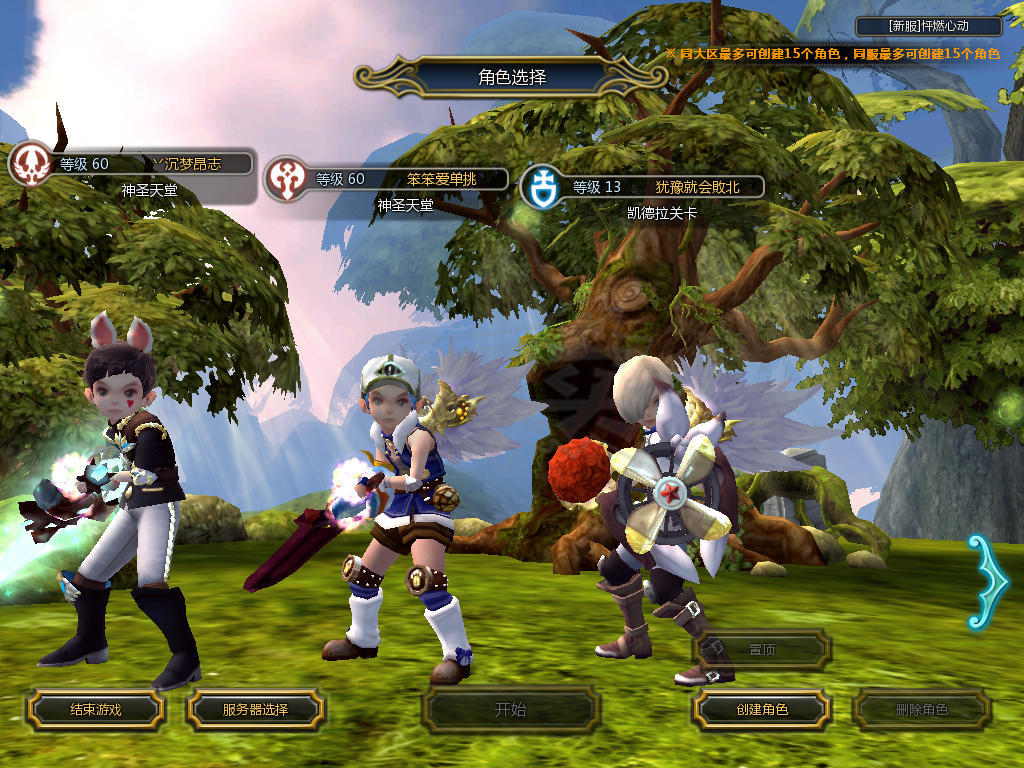Click the 删除角色 delete character button
Viewport: 1024px width, 768px height.
click(921, 710)
